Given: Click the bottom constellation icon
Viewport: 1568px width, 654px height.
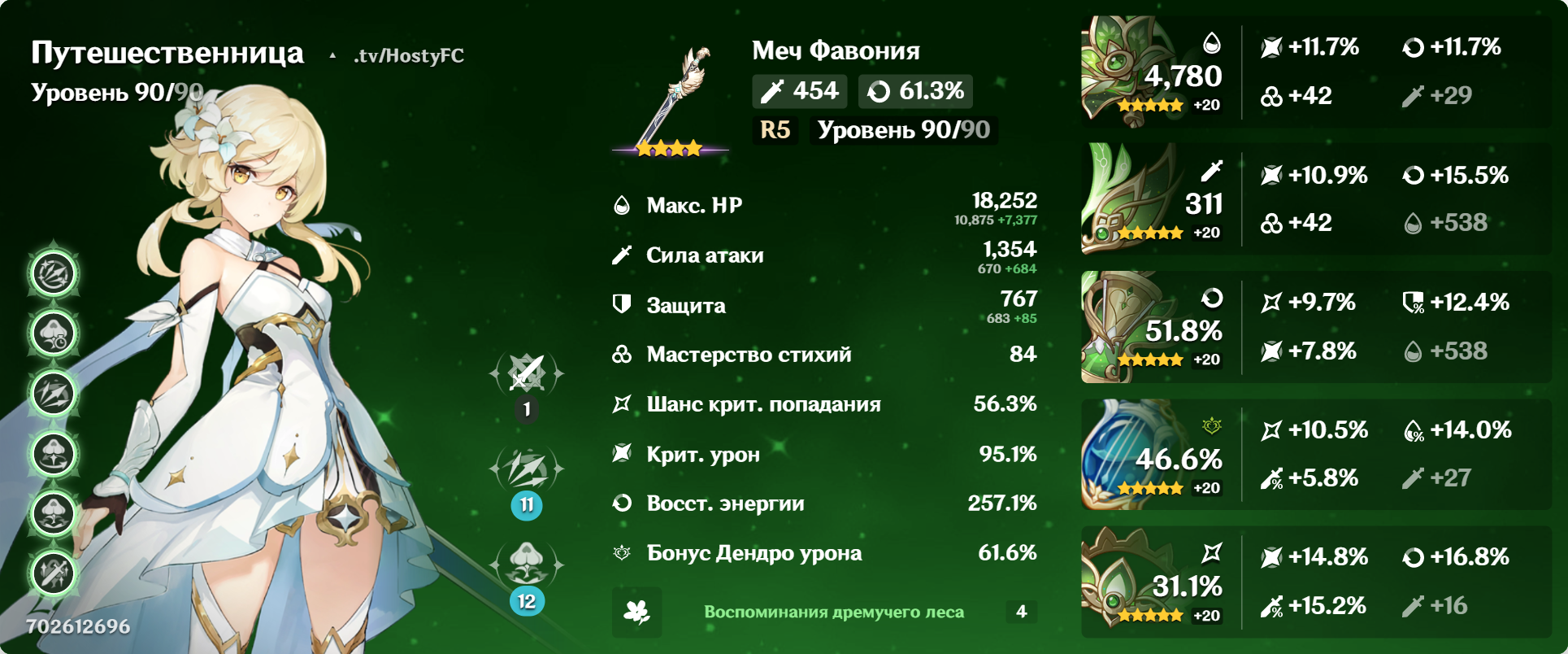Looking at the screenshot, I should (53, 572).
